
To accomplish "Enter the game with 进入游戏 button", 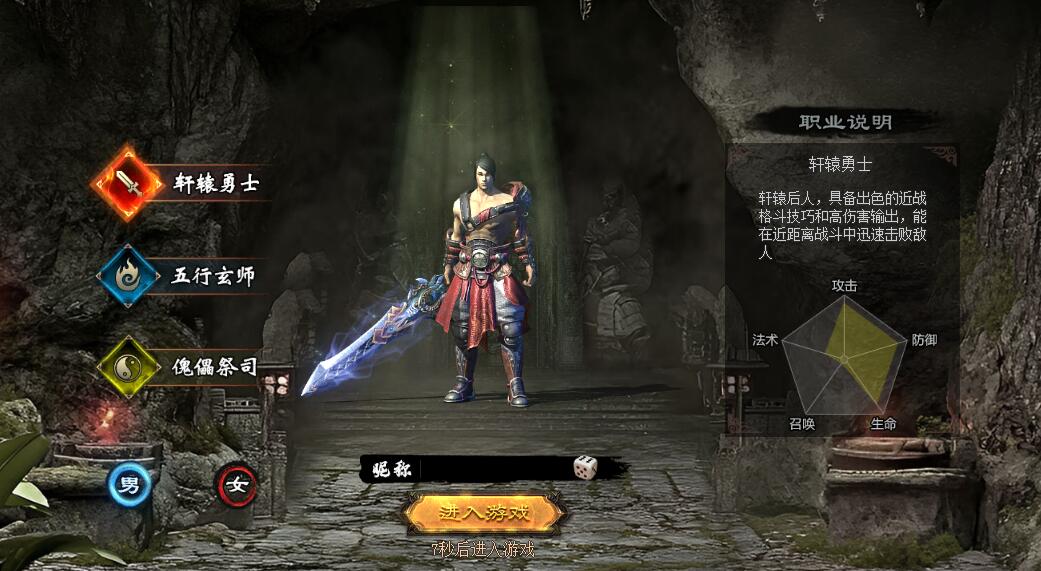I will tap(484, 513).
